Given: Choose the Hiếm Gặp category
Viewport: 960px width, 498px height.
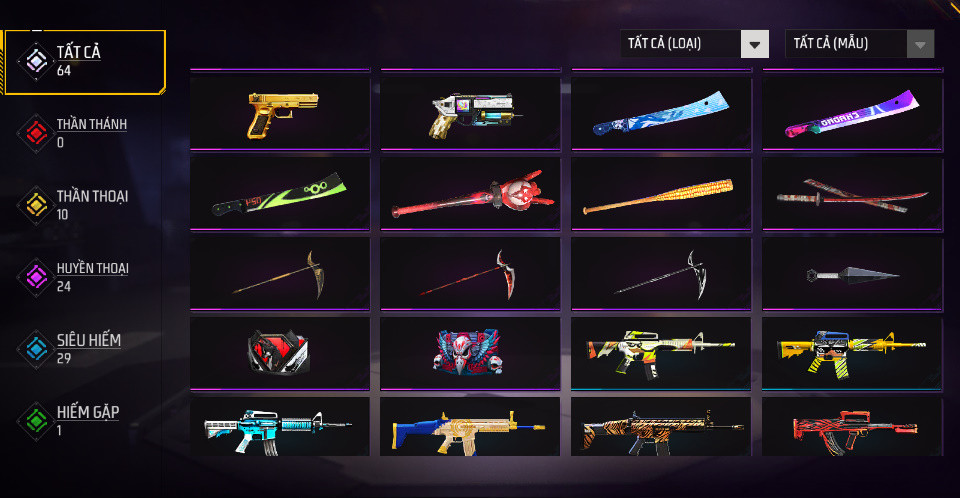Looking at the screenshot, I should [85, 420].
